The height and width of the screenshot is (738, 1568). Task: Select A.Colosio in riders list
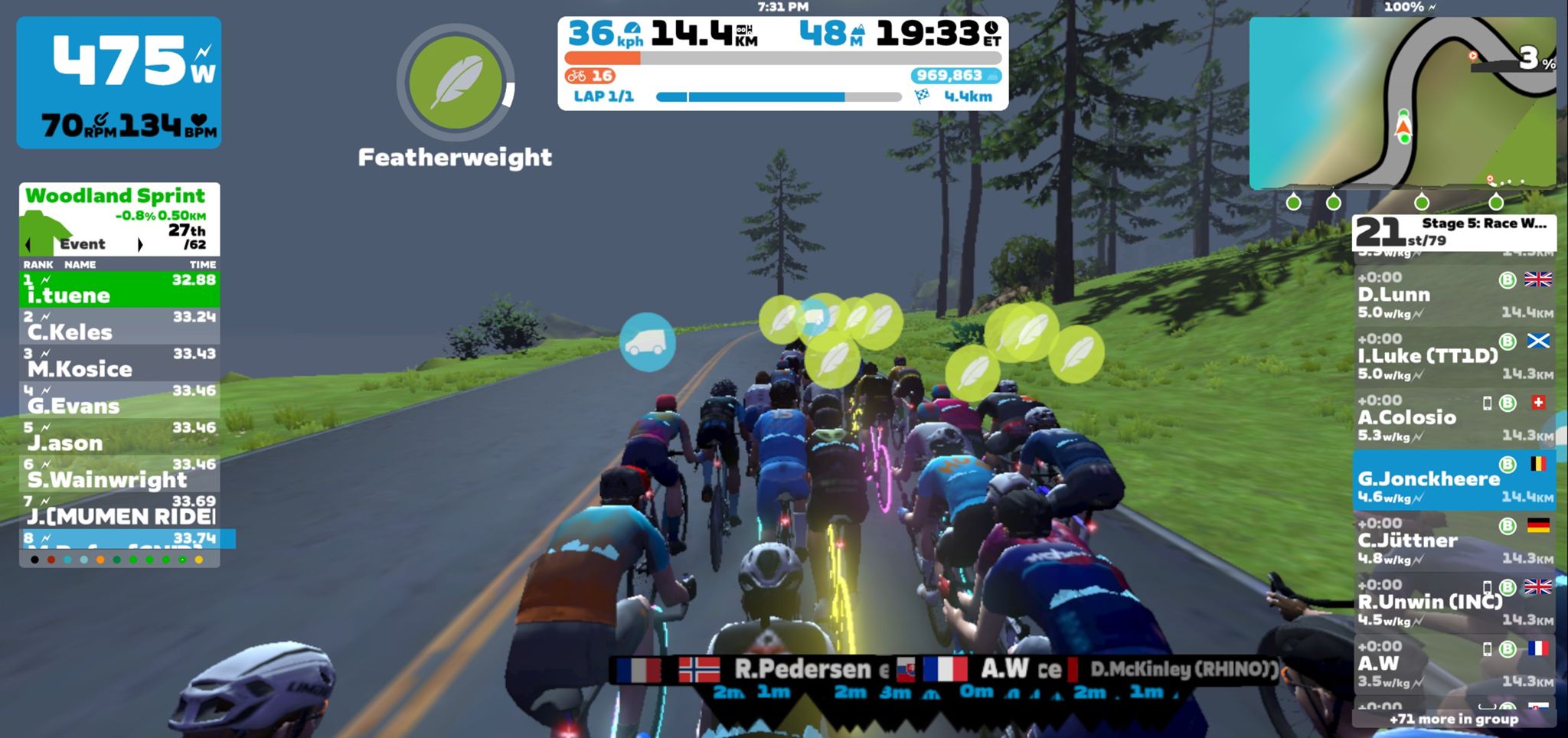1453,417
